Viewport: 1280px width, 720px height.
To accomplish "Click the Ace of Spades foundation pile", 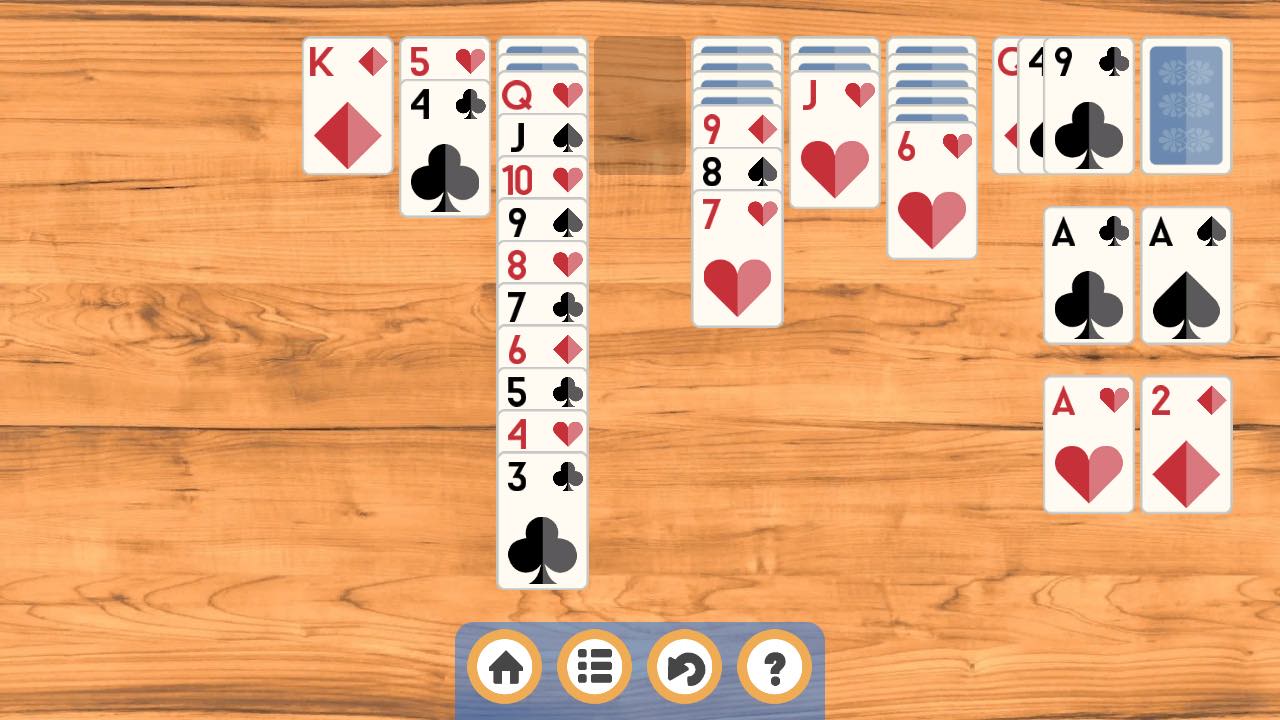I will (x=1187, y=277).
